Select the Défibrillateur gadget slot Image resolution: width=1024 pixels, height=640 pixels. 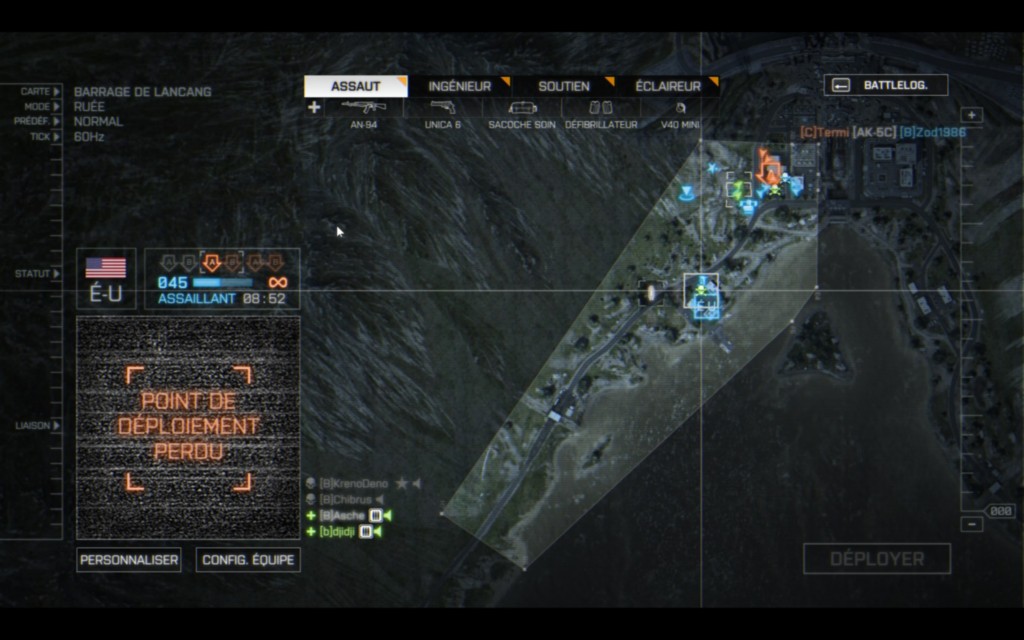(601, 113)
